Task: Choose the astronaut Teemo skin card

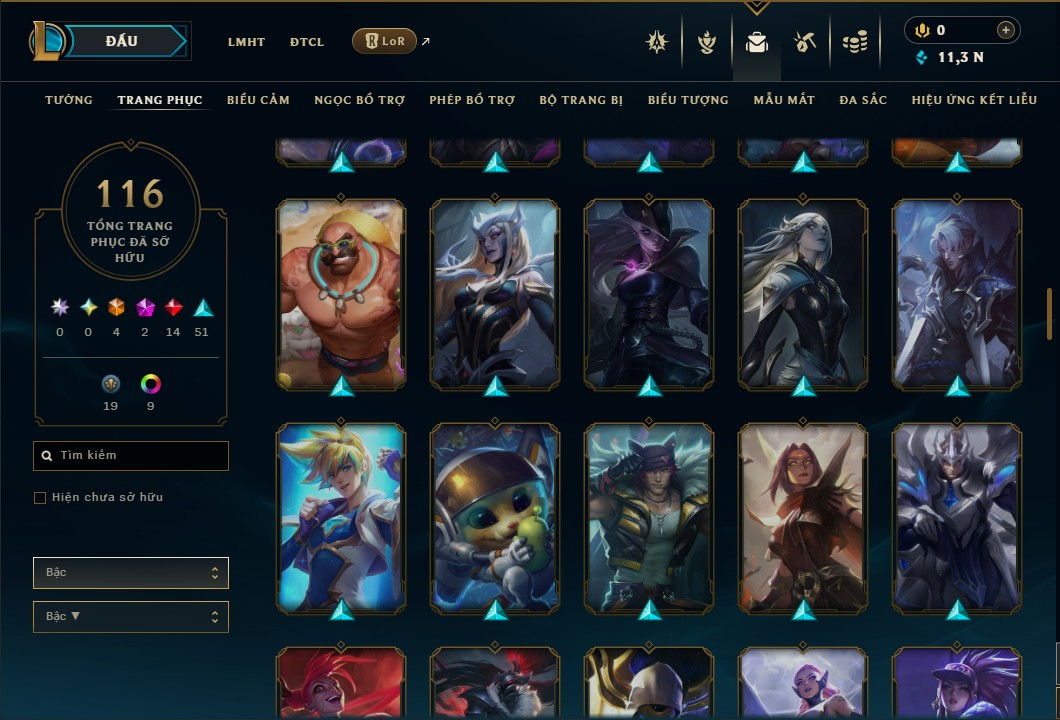Action: tap(495, 518)
